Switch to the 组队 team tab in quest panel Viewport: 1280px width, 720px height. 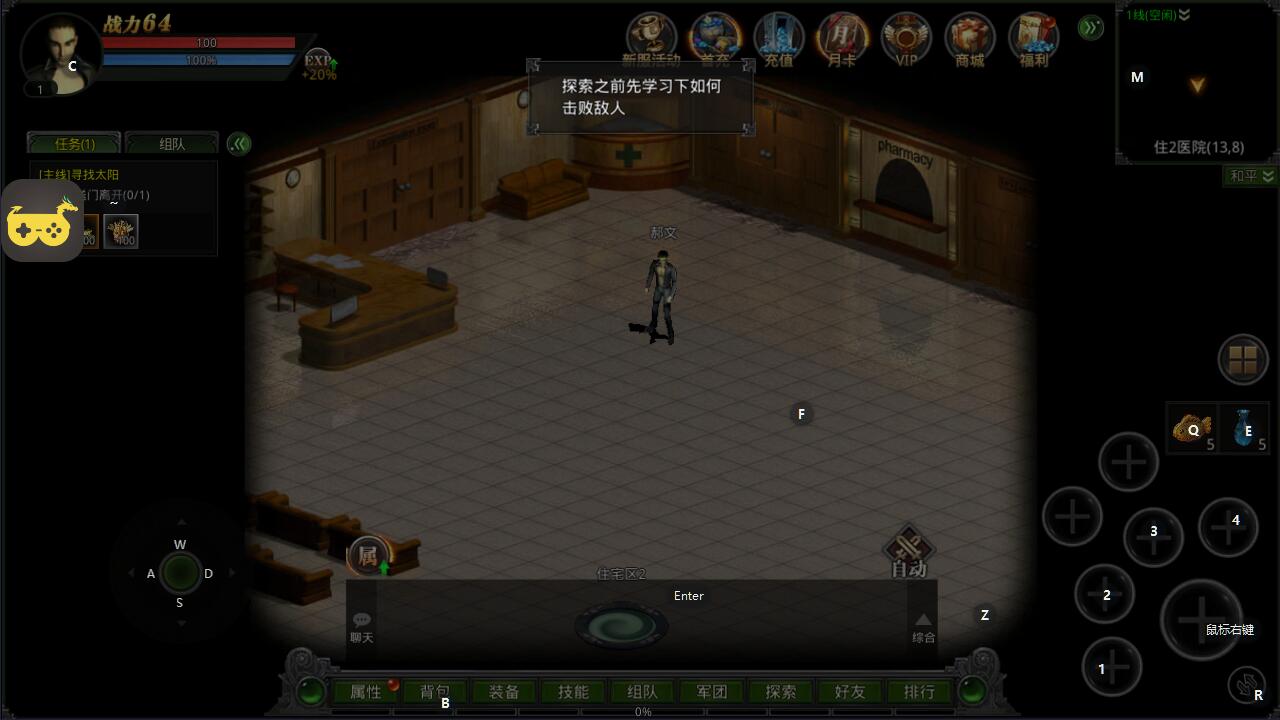click(172, 144)
